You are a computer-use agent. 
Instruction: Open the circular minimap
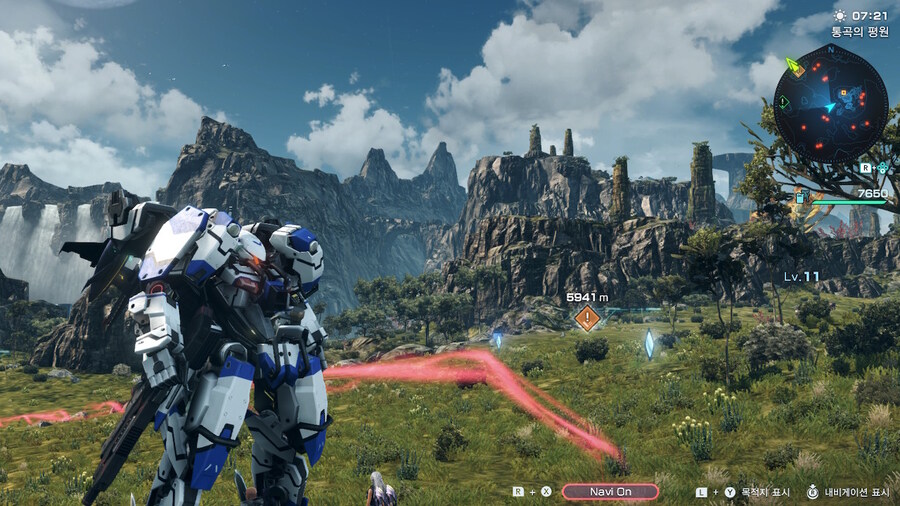click(x=830, y=104)
